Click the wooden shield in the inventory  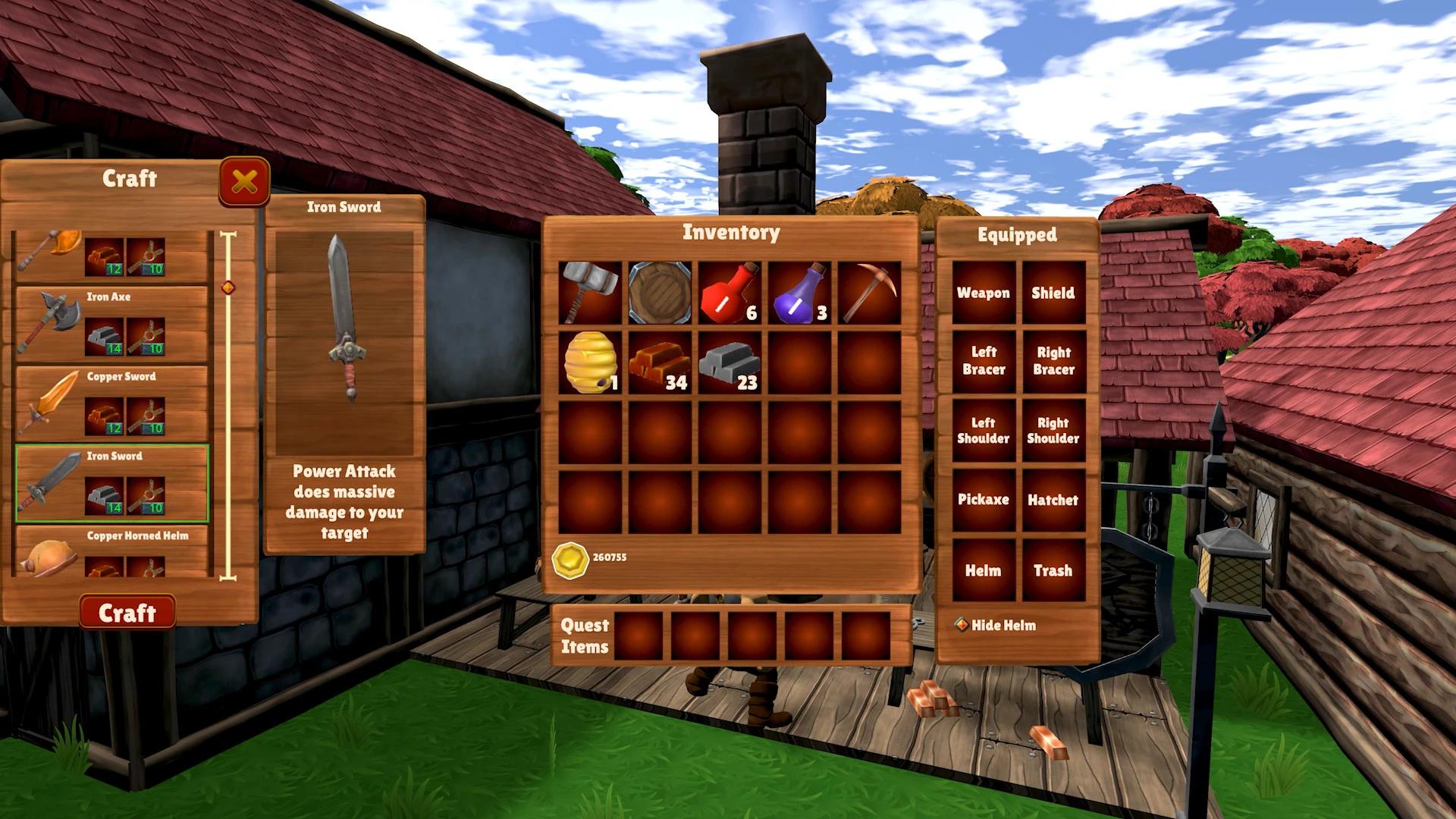[x=660, y=292]
